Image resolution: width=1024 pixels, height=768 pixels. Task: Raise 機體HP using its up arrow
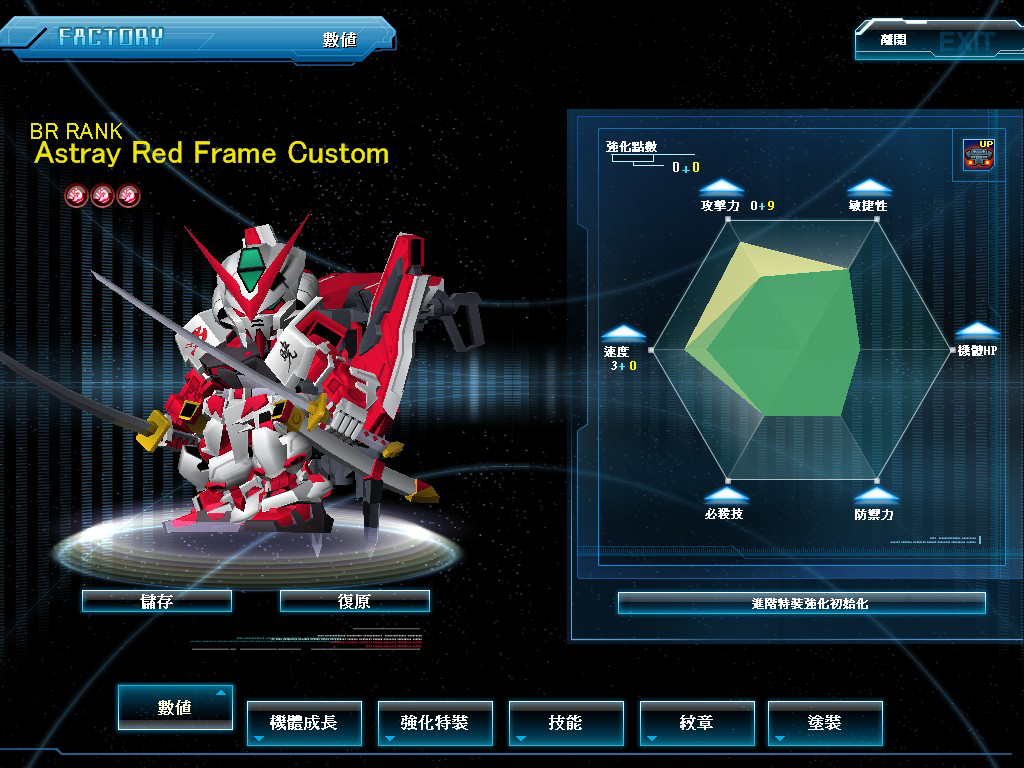pos(977,332)
